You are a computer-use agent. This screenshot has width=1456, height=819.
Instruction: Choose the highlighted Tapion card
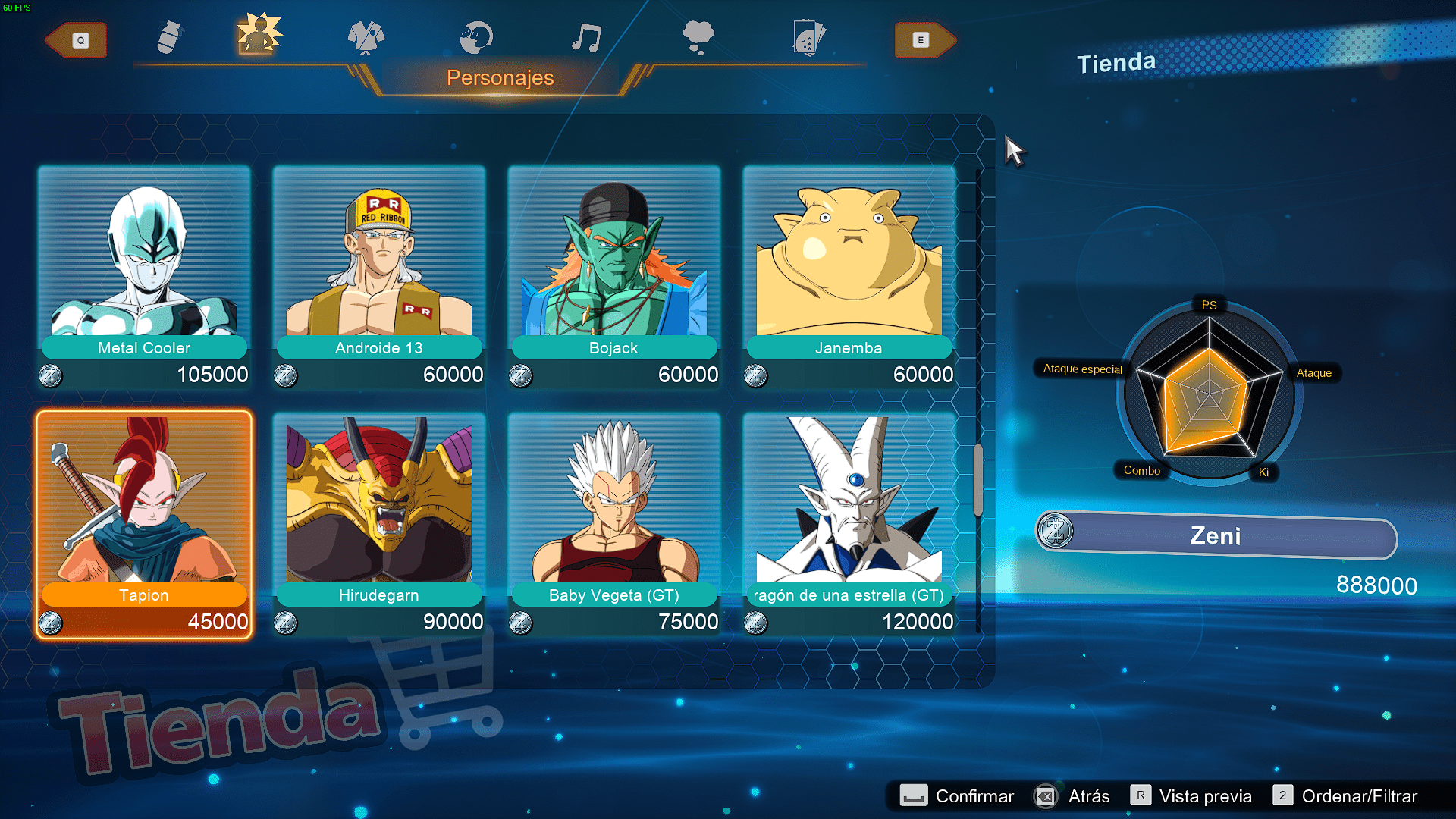point(144,524)
